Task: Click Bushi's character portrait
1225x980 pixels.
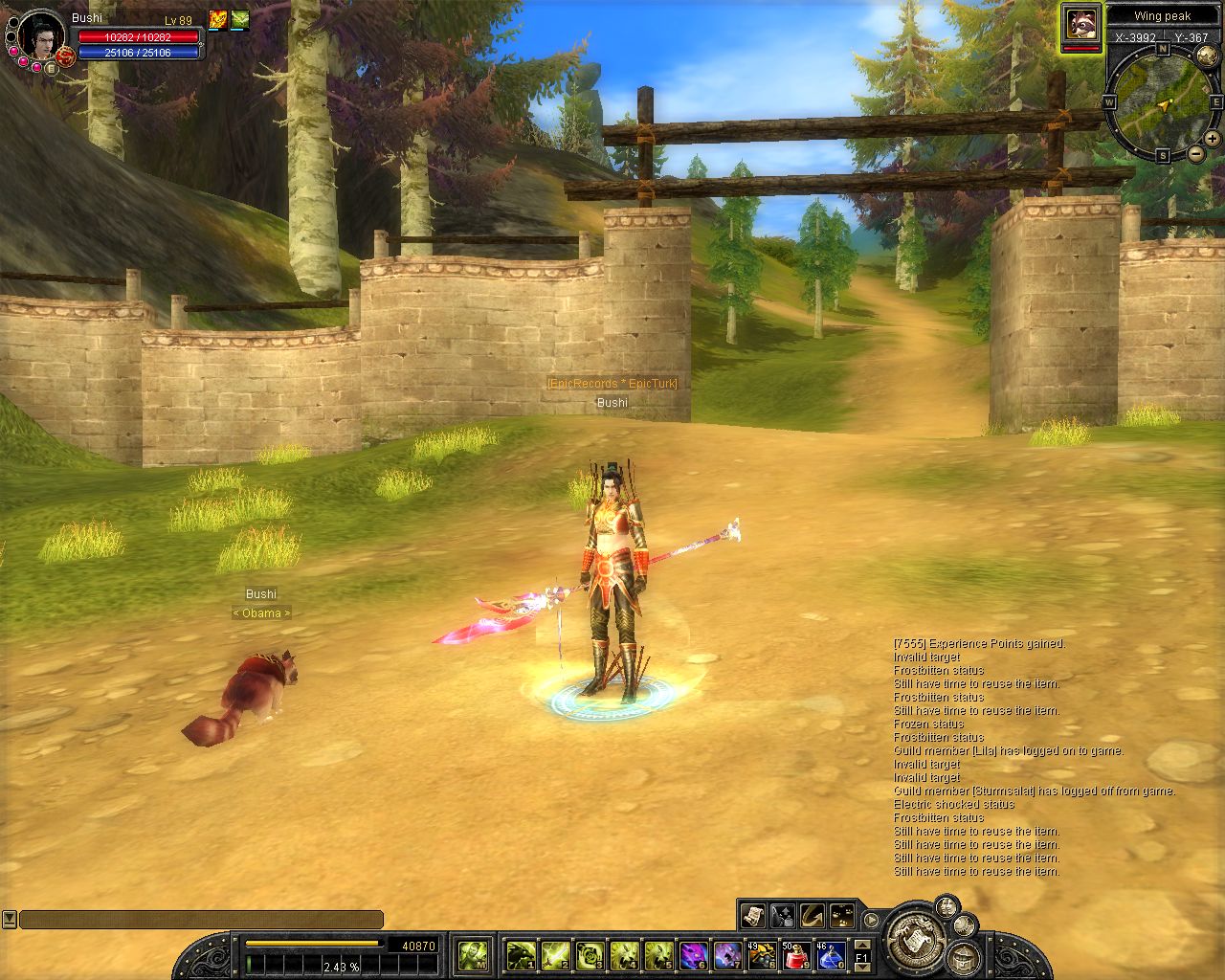Action: click(40, 36)
